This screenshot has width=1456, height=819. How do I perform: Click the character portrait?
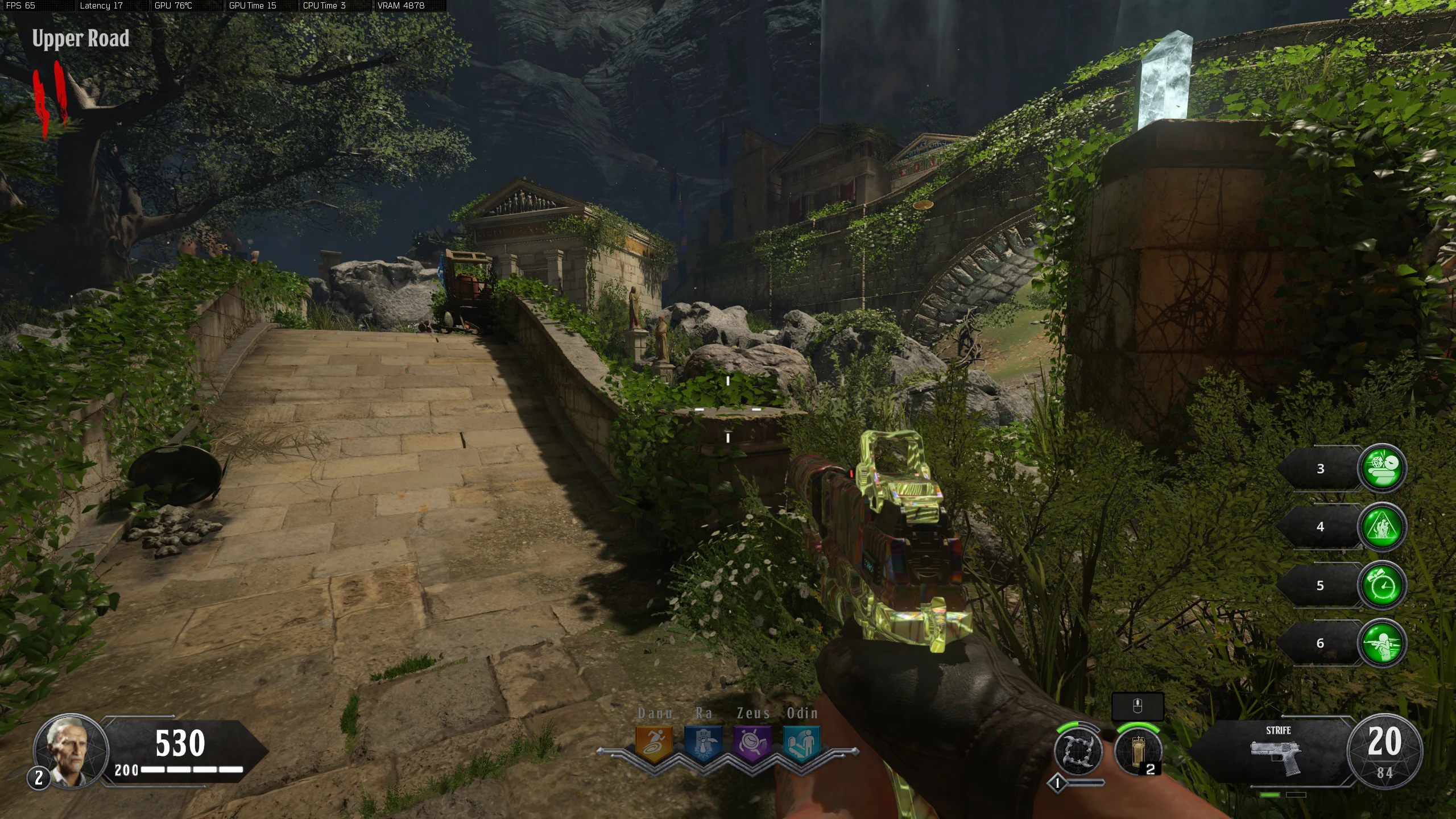[x=71, y=751]
